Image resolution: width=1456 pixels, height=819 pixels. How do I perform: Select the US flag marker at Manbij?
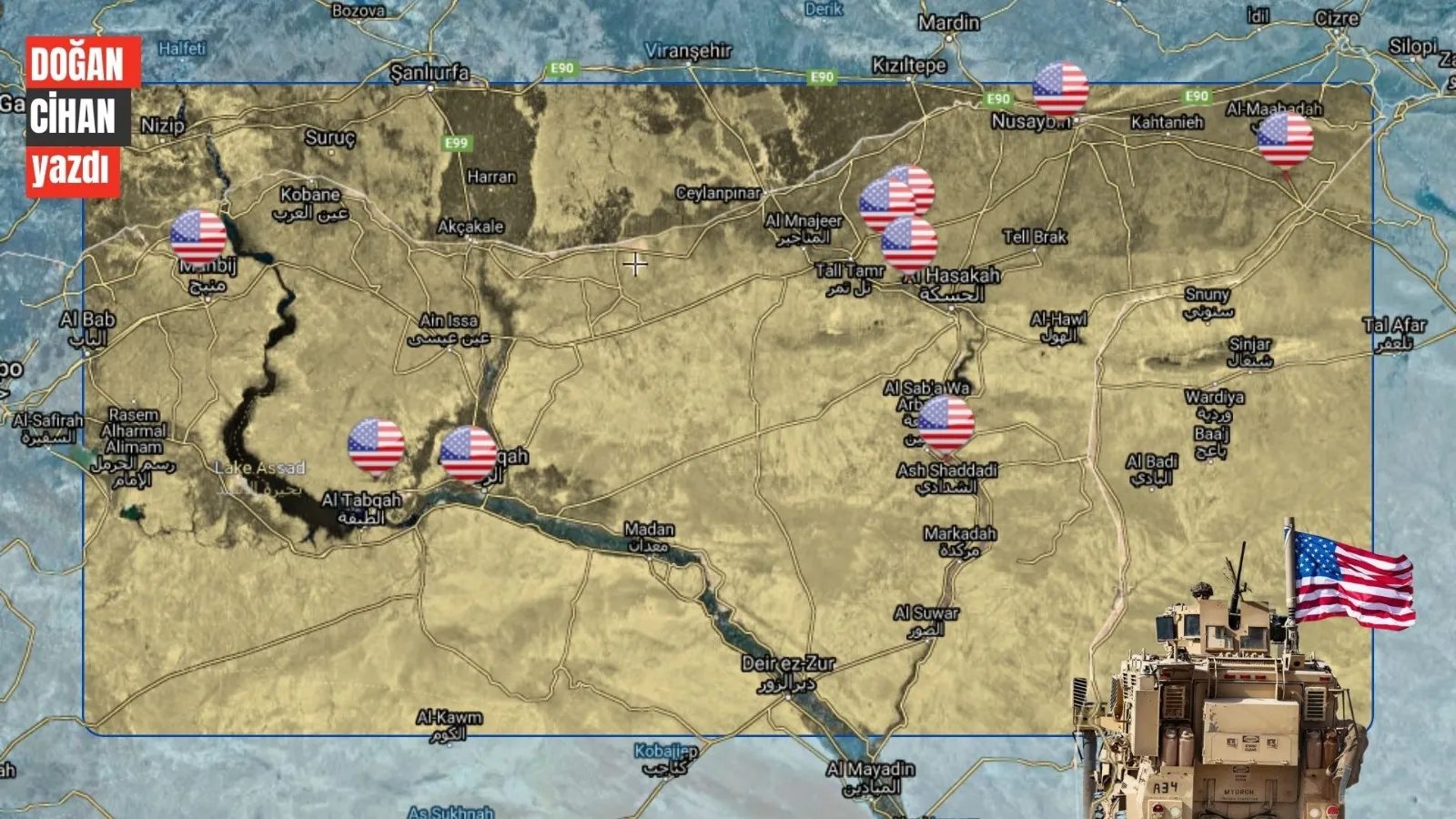tap(198, 237)
